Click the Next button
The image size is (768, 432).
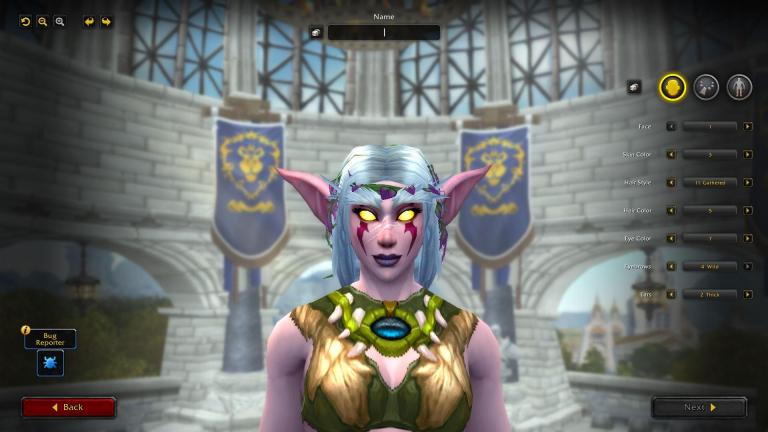pos(699,407)
